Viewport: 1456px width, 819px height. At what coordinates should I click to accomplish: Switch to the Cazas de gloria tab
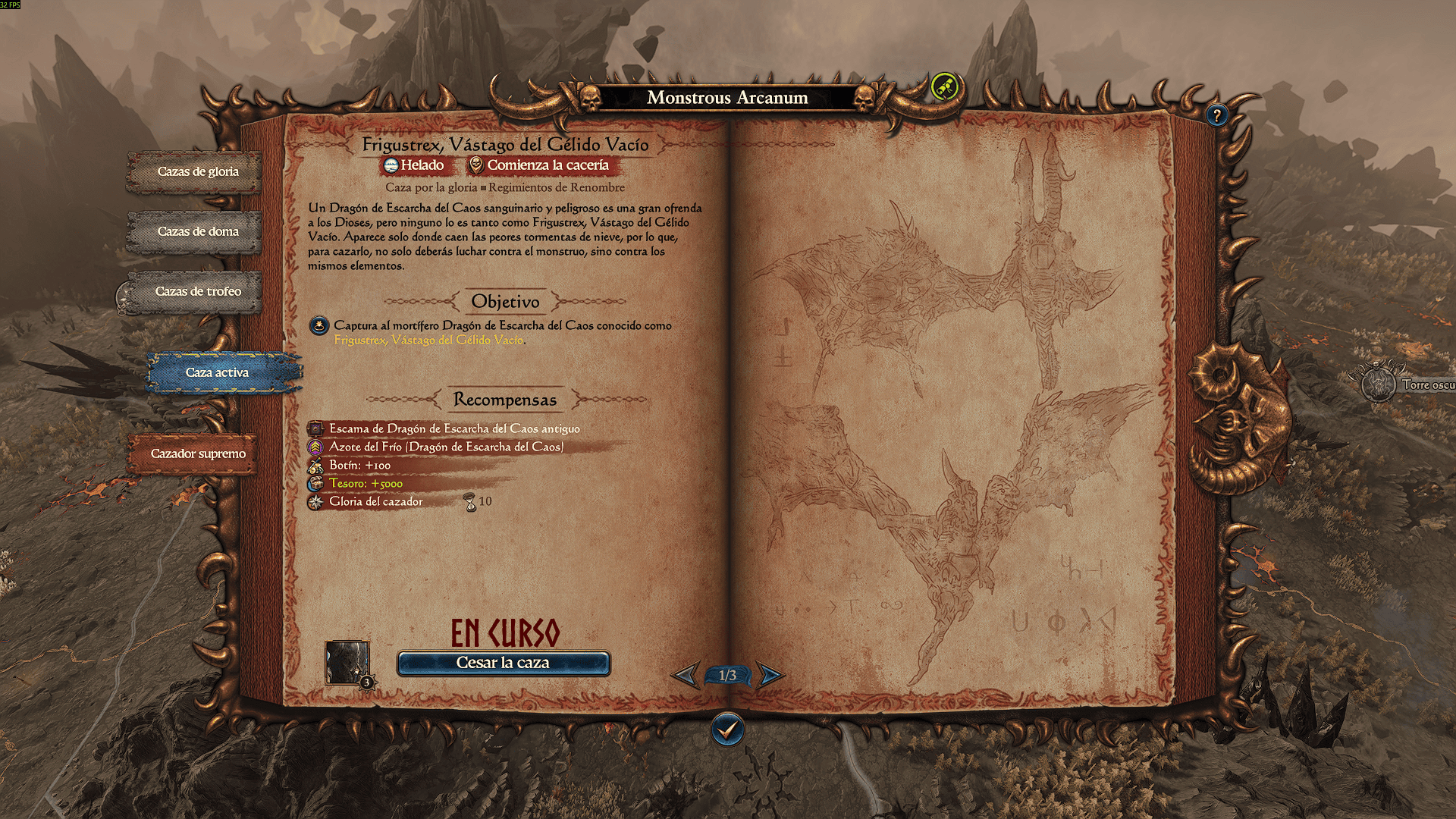[x=197, y=171]
